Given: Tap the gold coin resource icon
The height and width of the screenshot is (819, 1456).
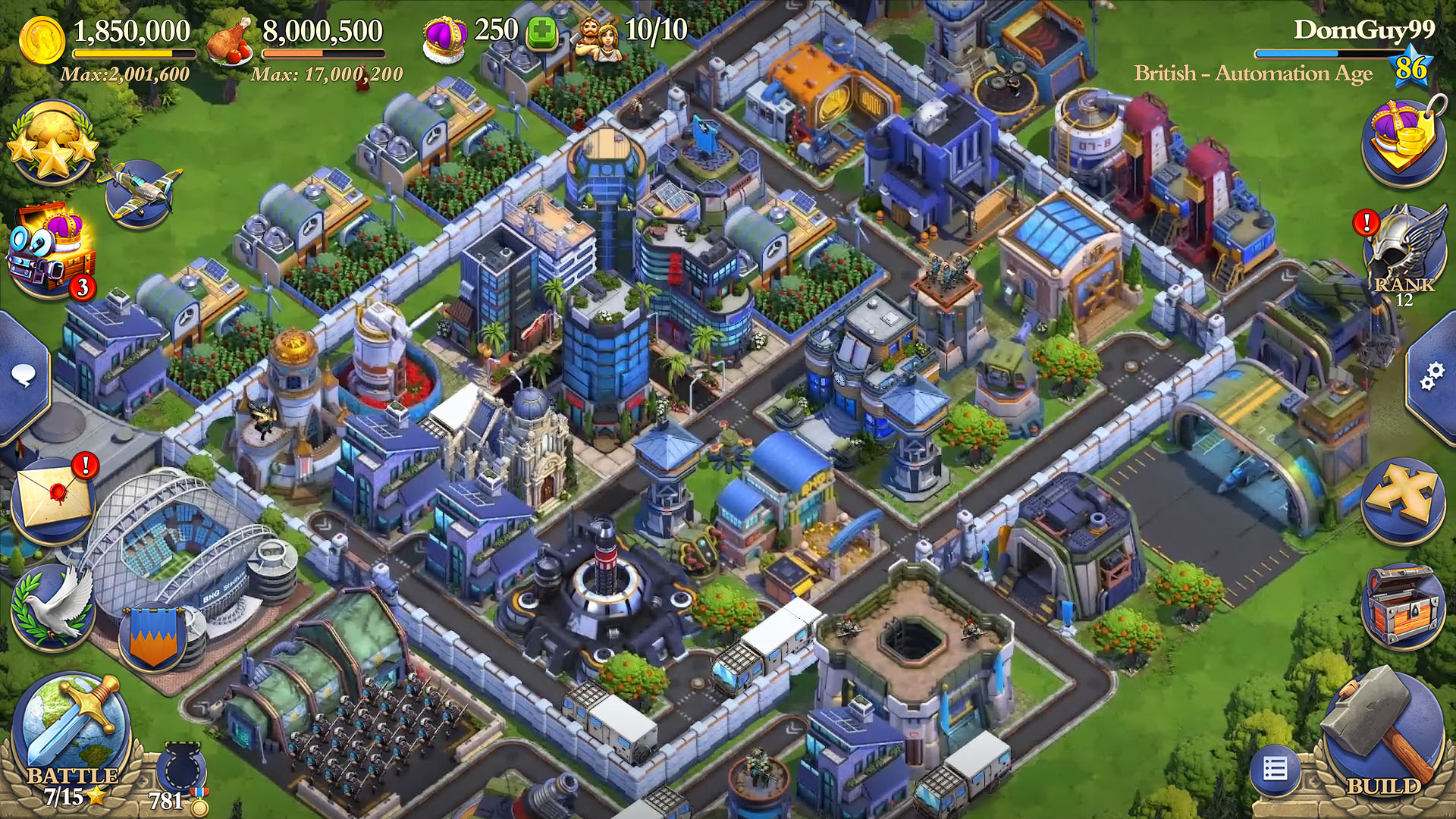Looking at the screenshot, I should (42, 38).
